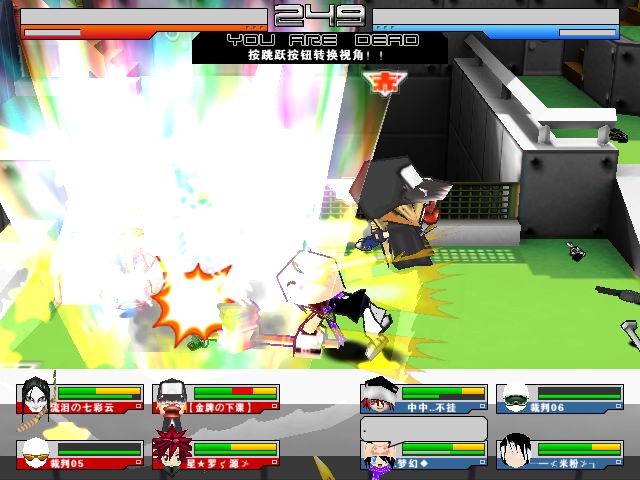Pick the 中中..不挂 player panel
Screen dimensions: 640x480
pos(424,399)
